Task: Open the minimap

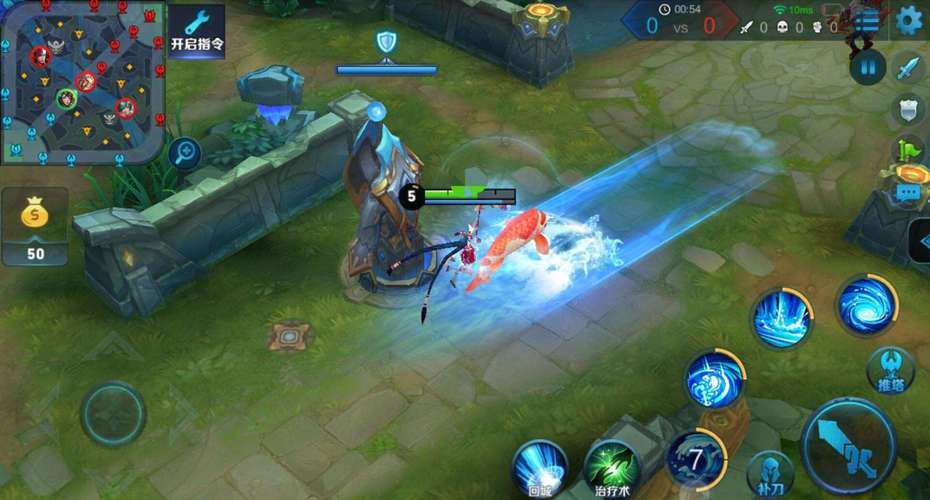Action: pyautogui.click(x=82, y=82)
